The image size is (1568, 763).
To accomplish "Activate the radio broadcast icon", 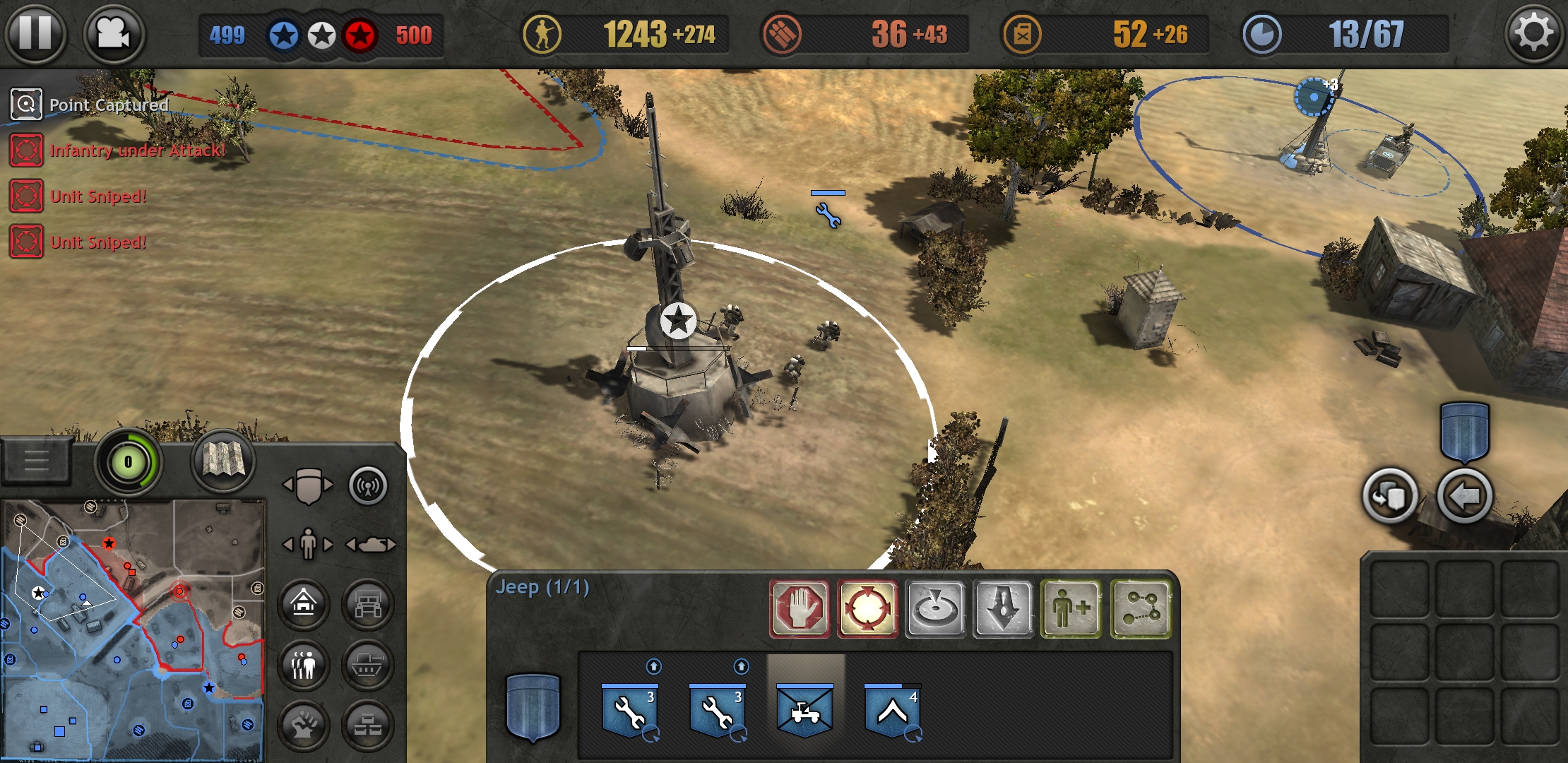I will point(368,486).
